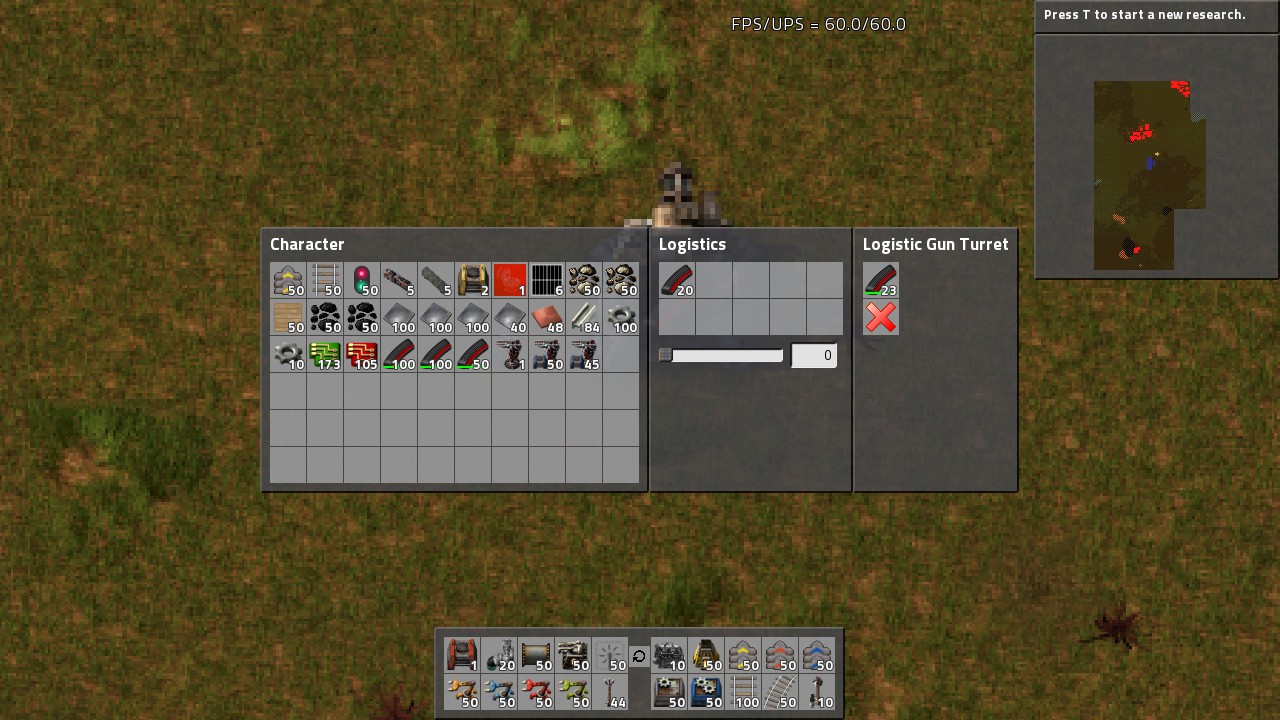This screenshot has width=1280, height=720.
Task: Pick the single gun turret item
Action: 510,355
